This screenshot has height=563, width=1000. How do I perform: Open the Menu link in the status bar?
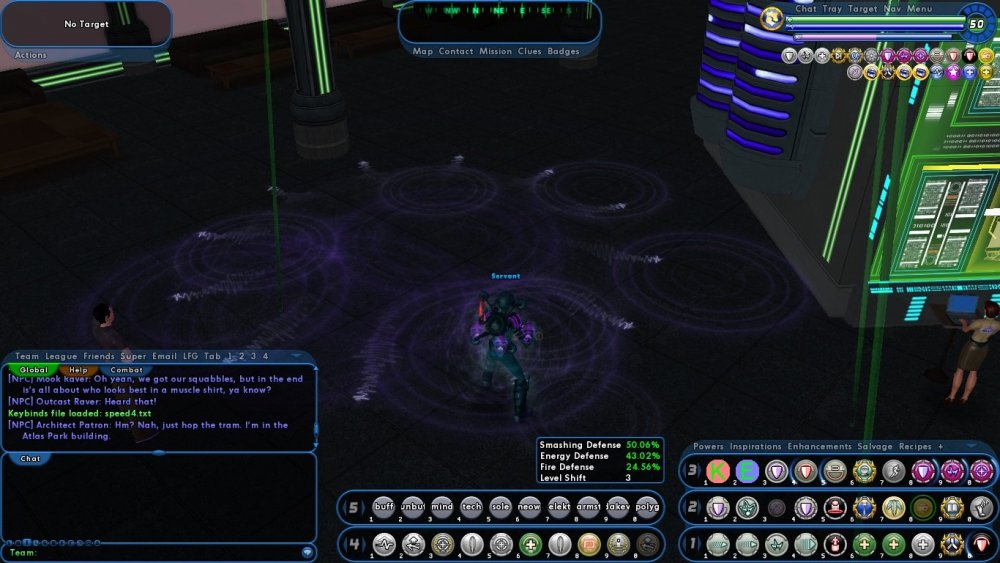tap(920, 9)
